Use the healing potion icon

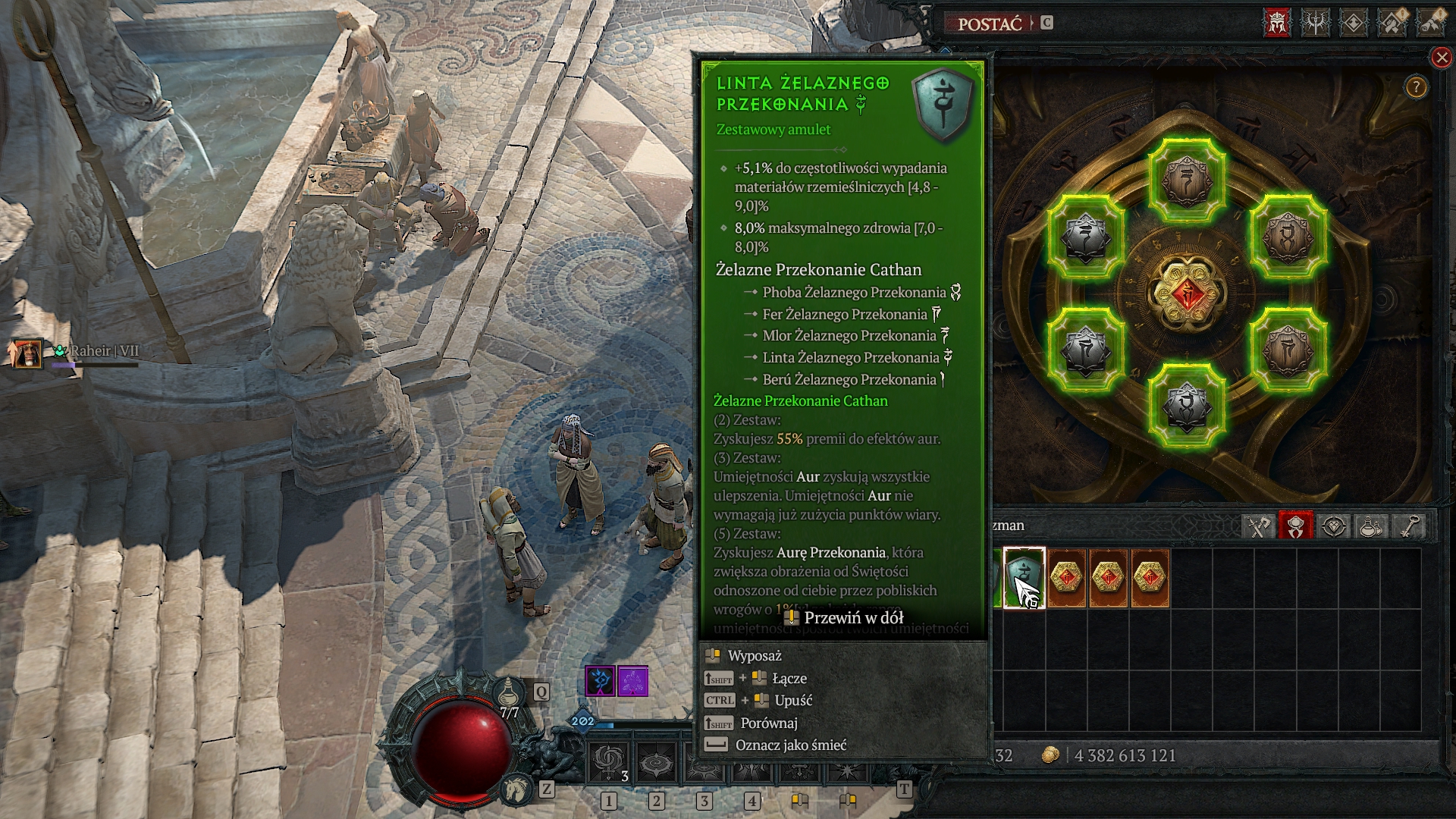(x=510, y=693)
